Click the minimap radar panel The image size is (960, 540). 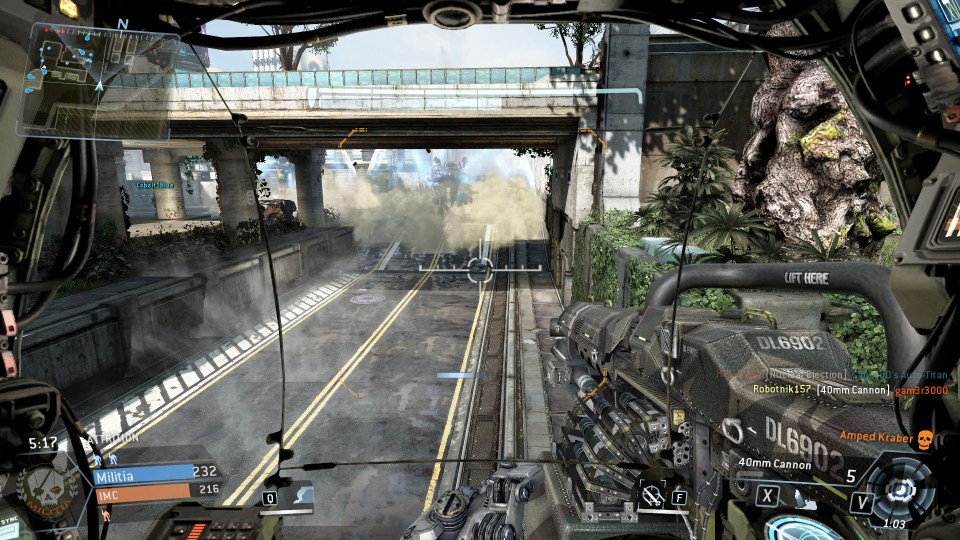coord(98,78)
